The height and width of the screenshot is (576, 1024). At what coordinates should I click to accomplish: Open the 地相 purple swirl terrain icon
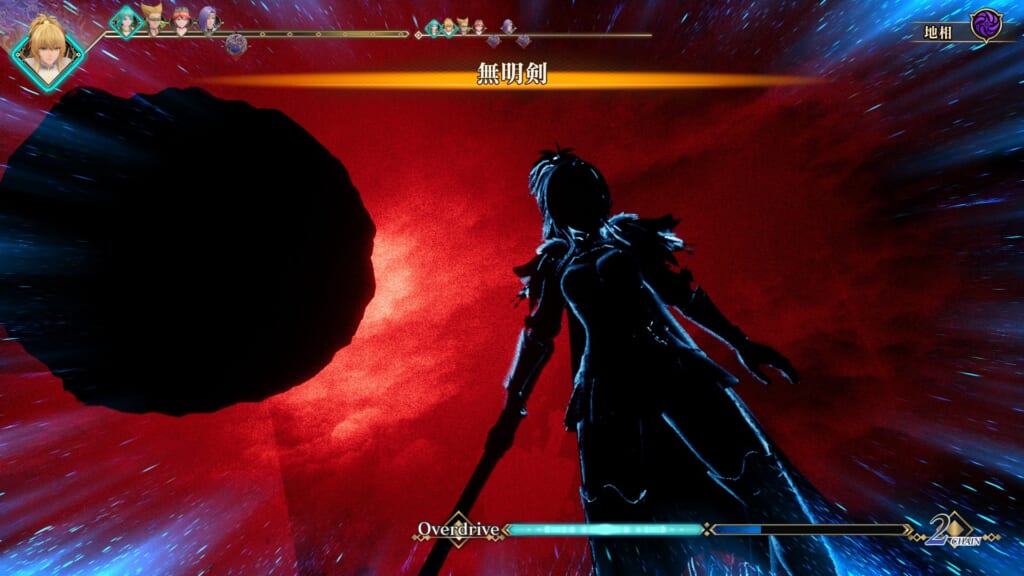pos(986,24)
